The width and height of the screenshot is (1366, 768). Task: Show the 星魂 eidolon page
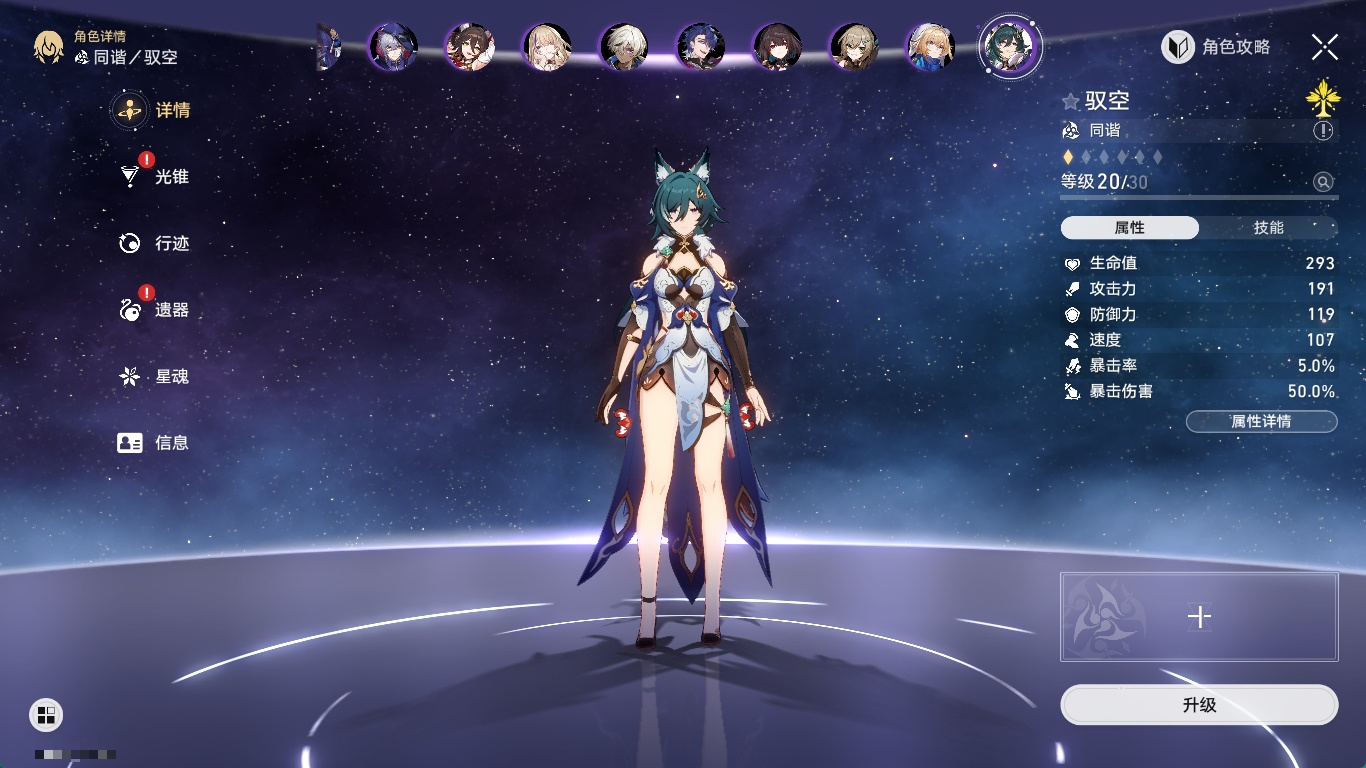[x=155, y=376]
